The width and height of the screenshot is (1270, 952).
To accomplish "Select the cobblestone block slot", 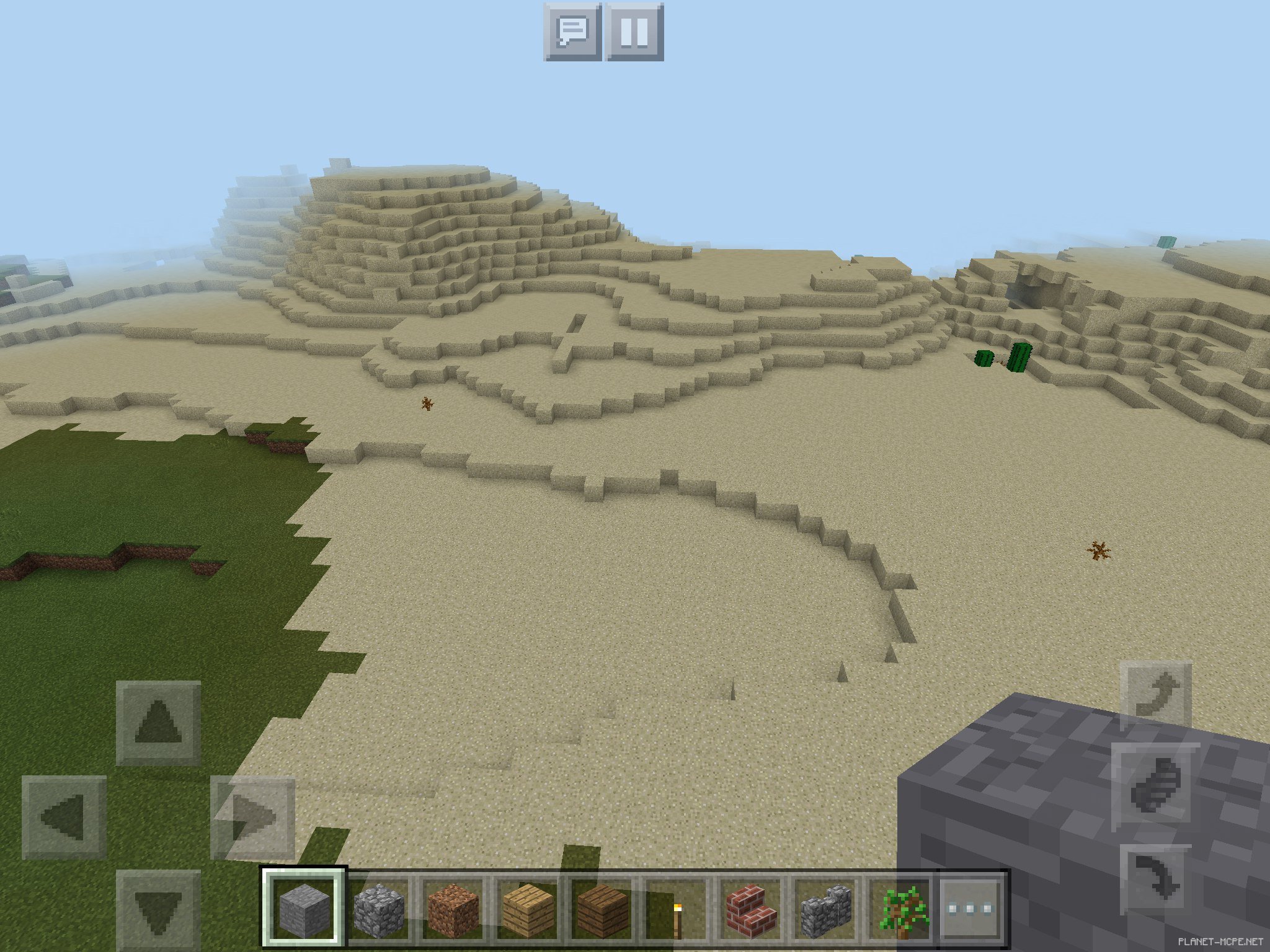I will click(378, 909).
